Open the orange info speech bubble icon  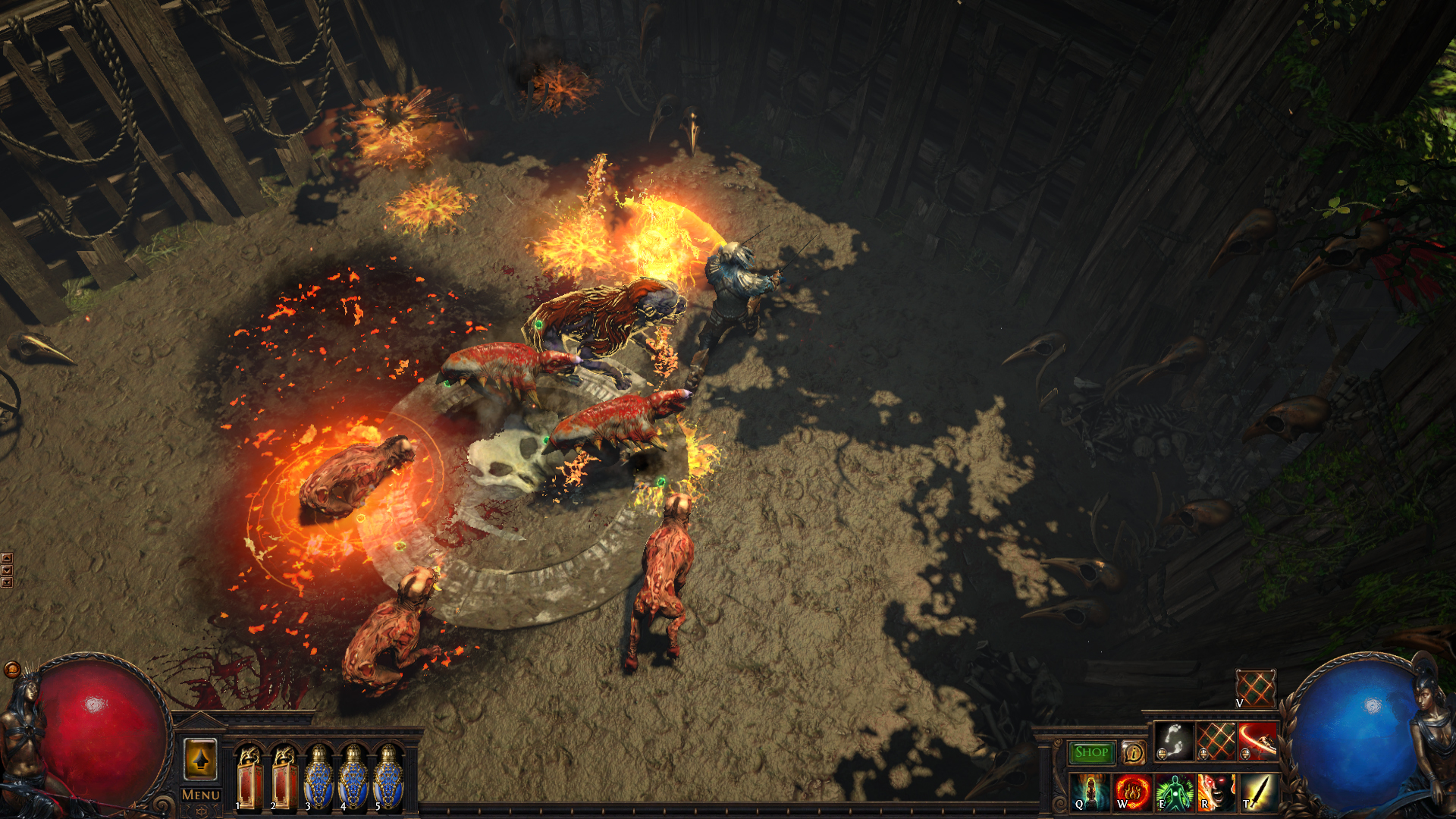(x=1133, y=752)
